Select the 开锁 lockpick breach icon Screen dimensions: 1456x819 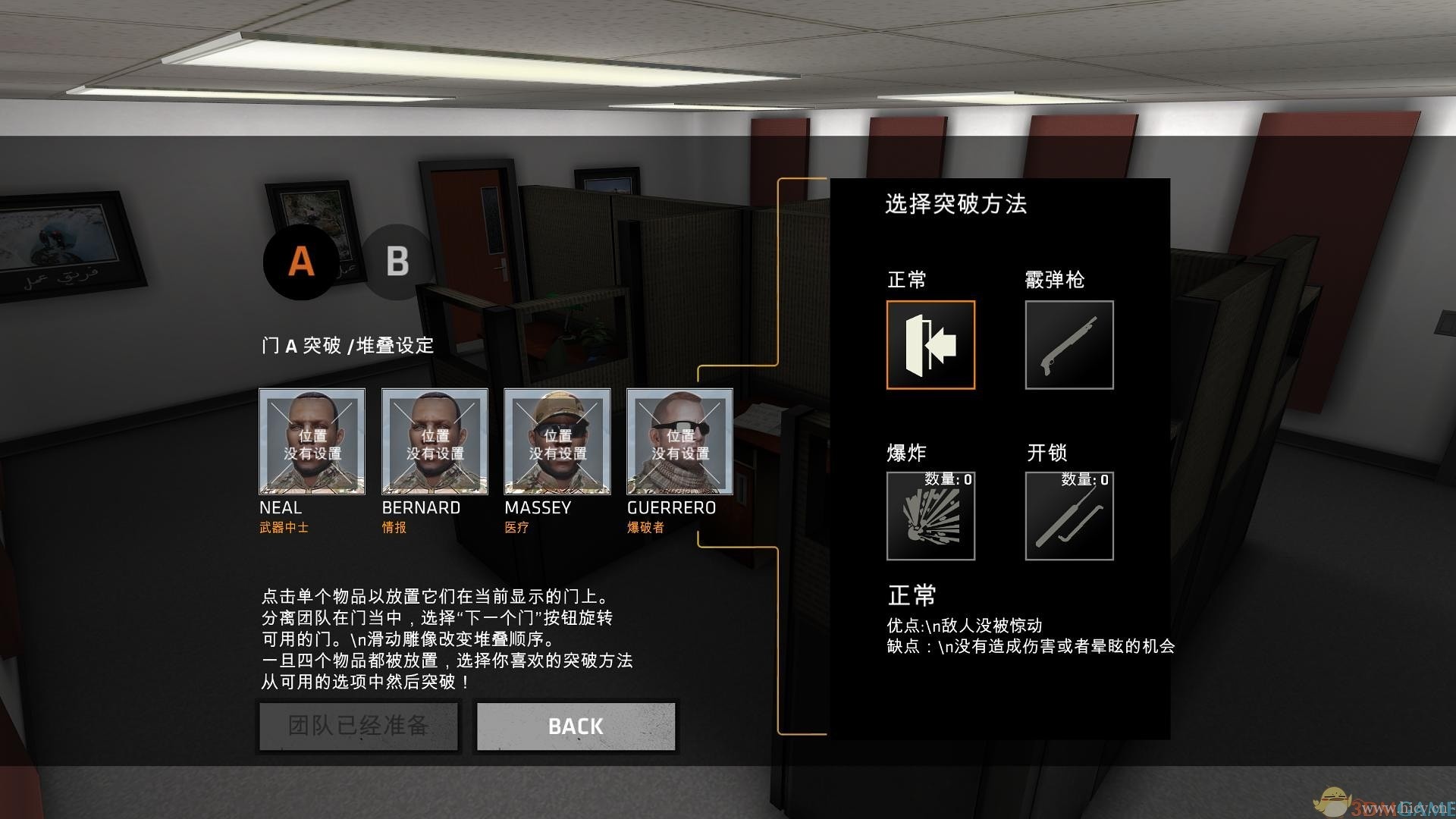click(x=1069, y=516)
